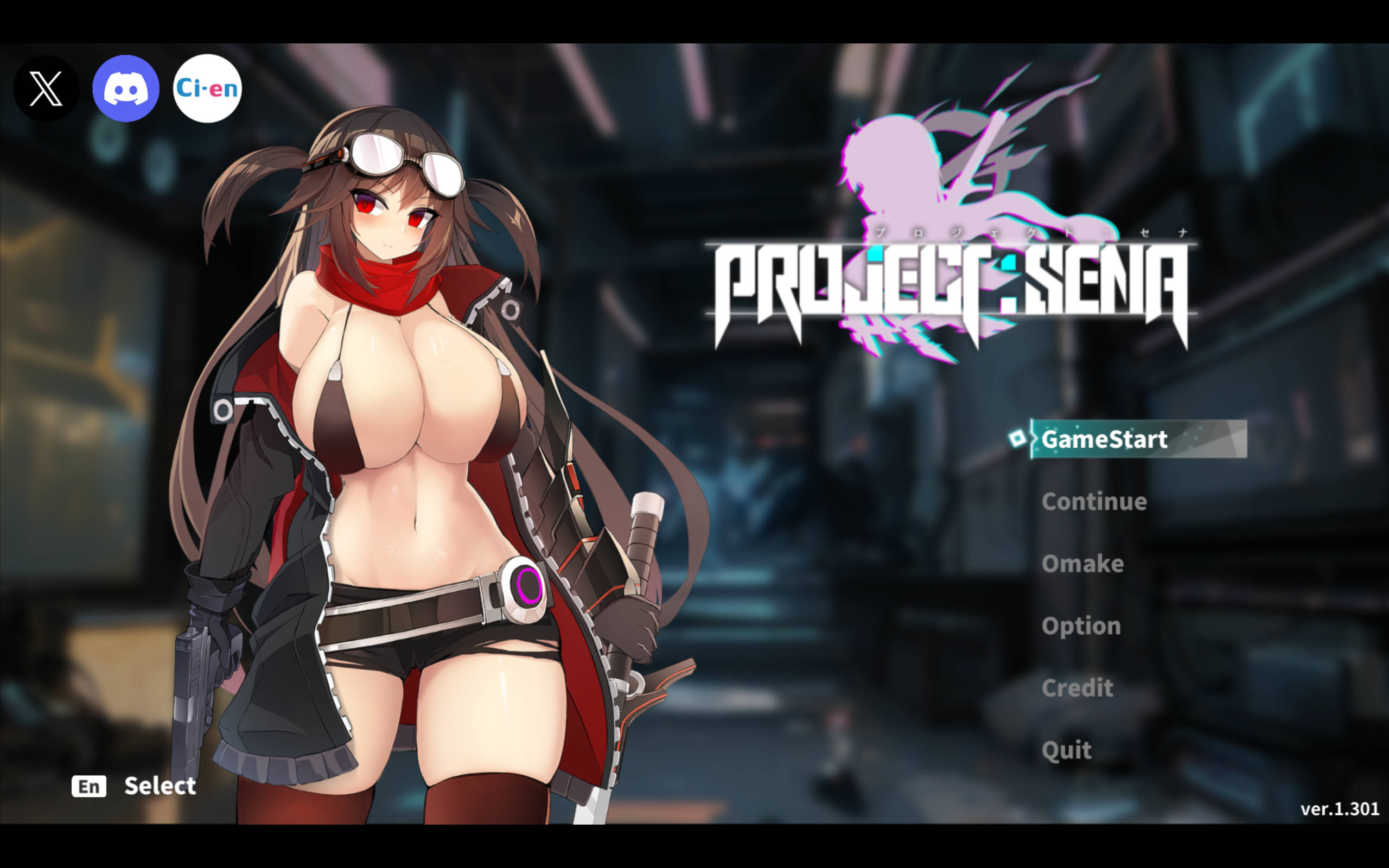
Task: Open the Discord server link
Action: point(126,88)
